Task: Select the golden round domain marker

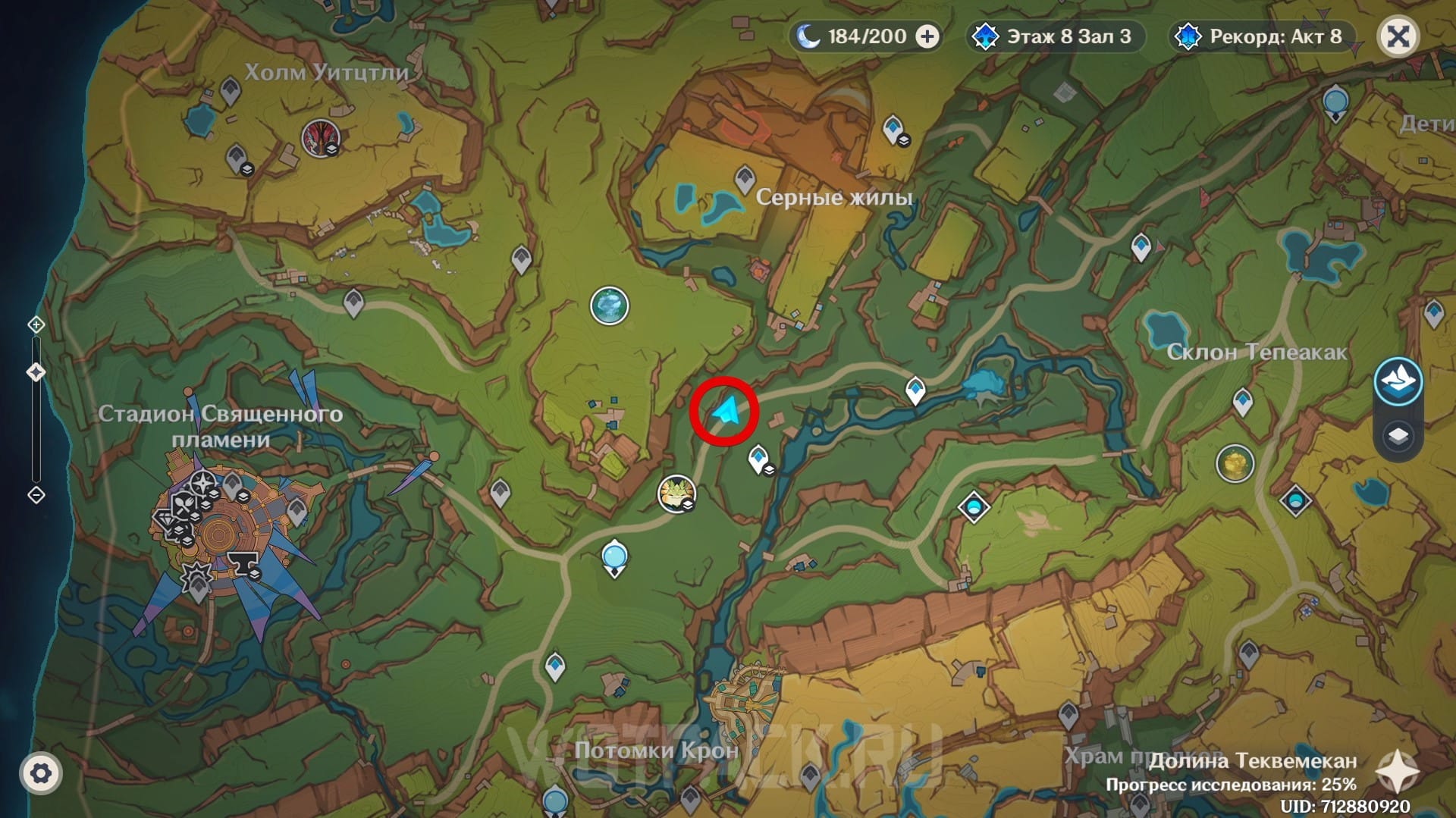Action: (1235, 463)
